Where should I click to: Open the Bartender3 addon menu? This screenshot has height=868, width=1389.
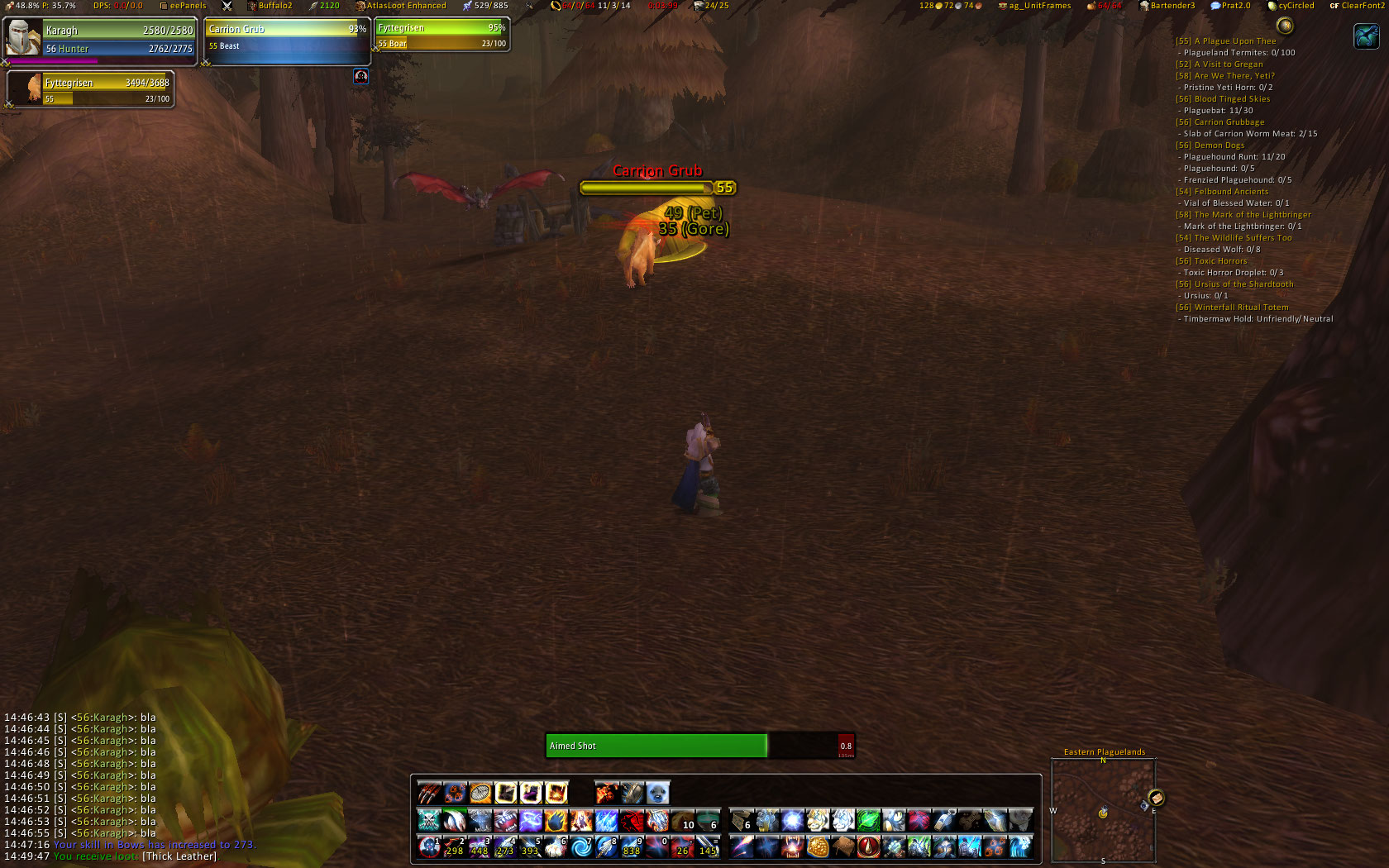click(x=1172, y=6)
